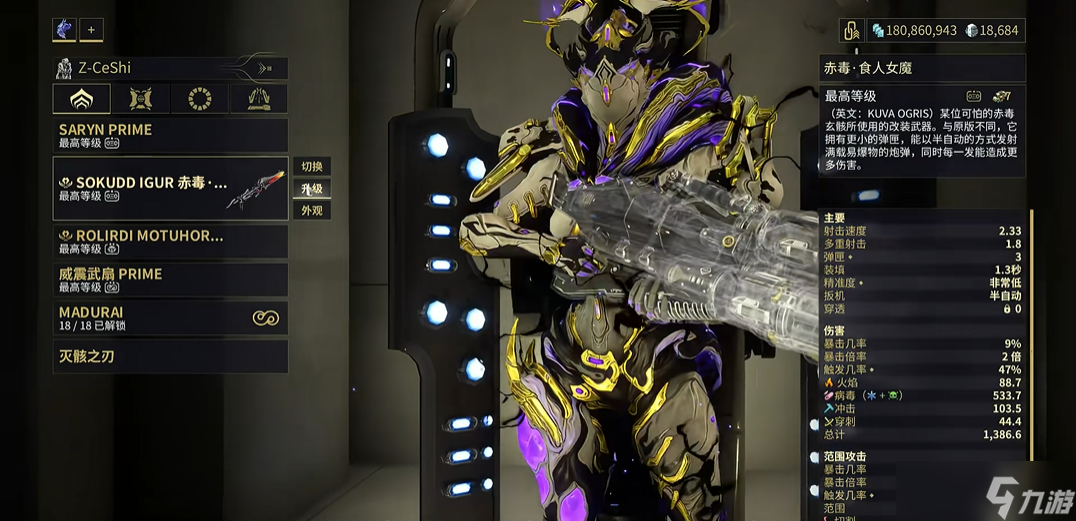Open the 外观 appearance button
The image size is (1076, 521).
tap(312, 211)
